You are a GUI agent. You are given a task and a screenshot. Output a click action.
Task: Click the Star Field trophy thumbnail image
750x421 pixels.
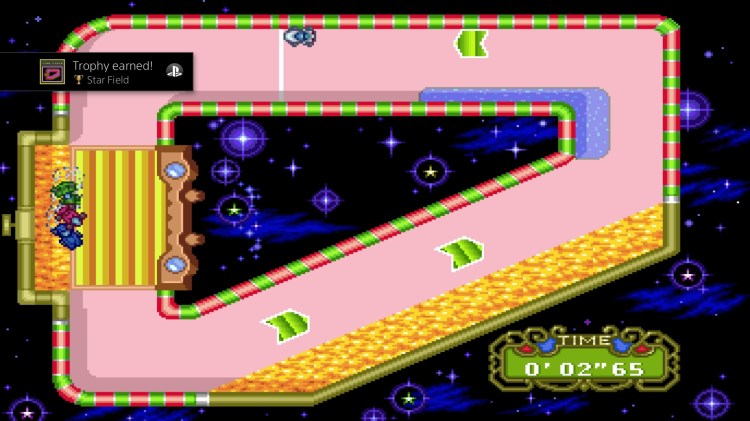tap(52, 72)
